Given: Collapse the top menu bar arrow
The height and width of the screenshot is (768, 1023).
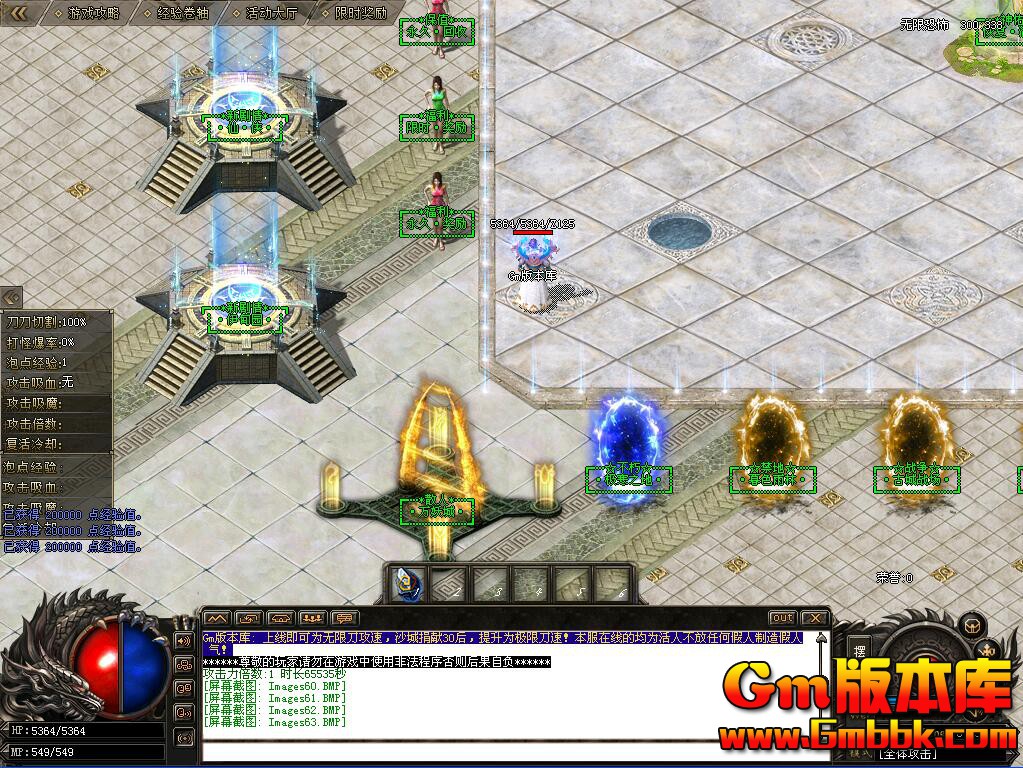Looking at the screenshot, I should click(18, 13).
